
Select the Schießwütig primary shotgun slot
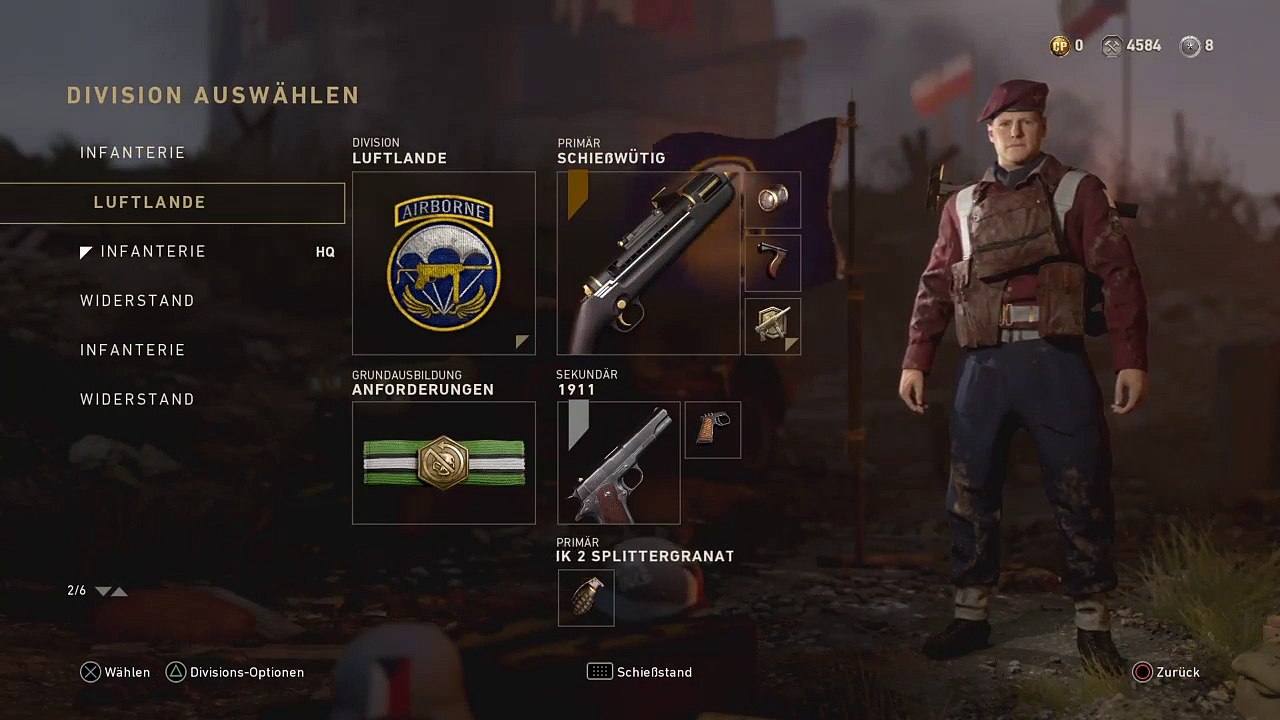[x=648, y=263]
